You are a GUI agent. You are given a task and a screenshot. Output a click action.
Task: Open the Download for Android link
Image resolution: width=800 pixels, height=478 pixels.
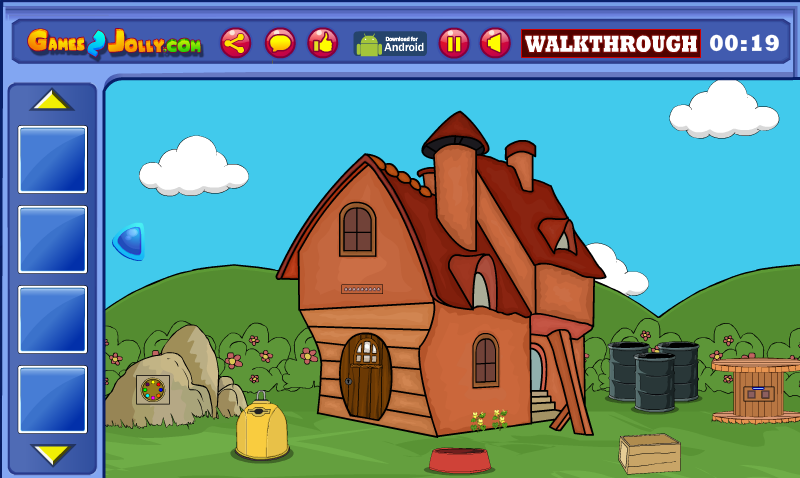(x=390, y=43)
